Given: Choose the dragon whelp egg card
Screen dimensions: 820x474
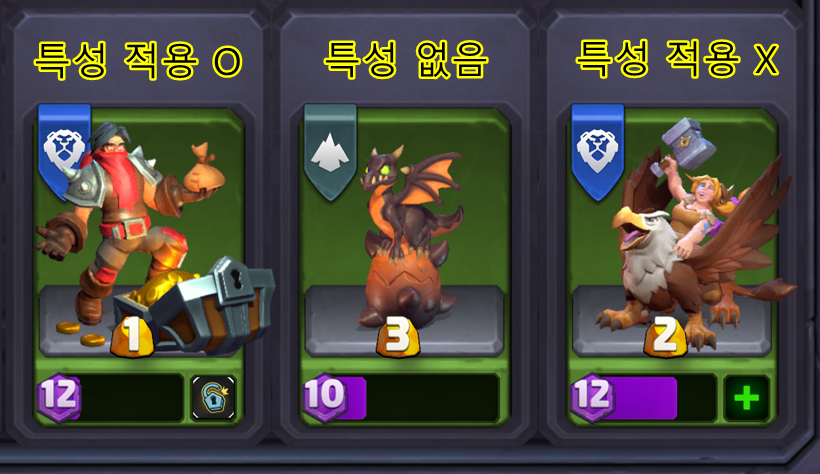Looking at the screenshot, I should point(405,235).
